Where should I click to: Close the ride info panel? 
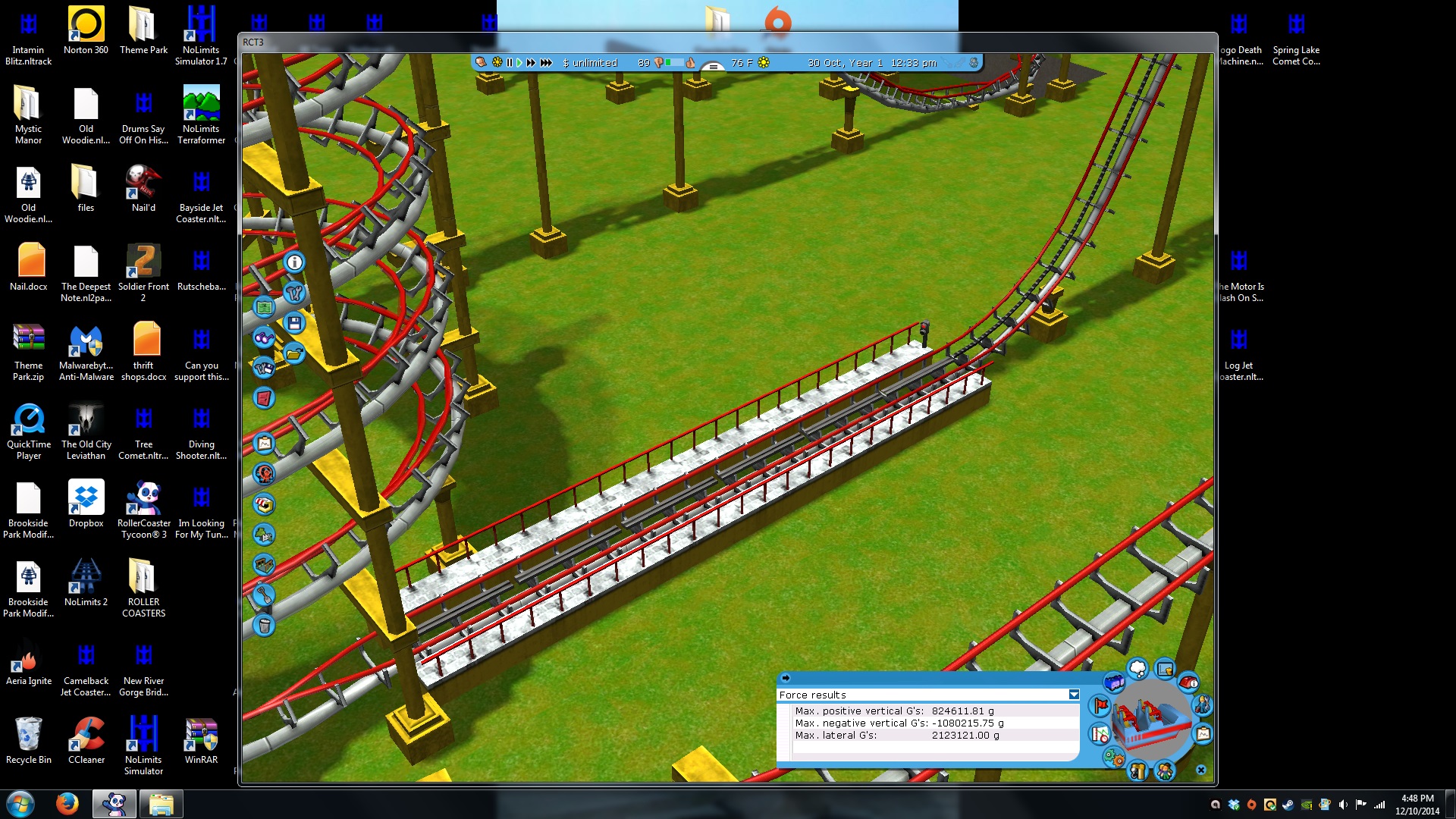(1200, 770)
